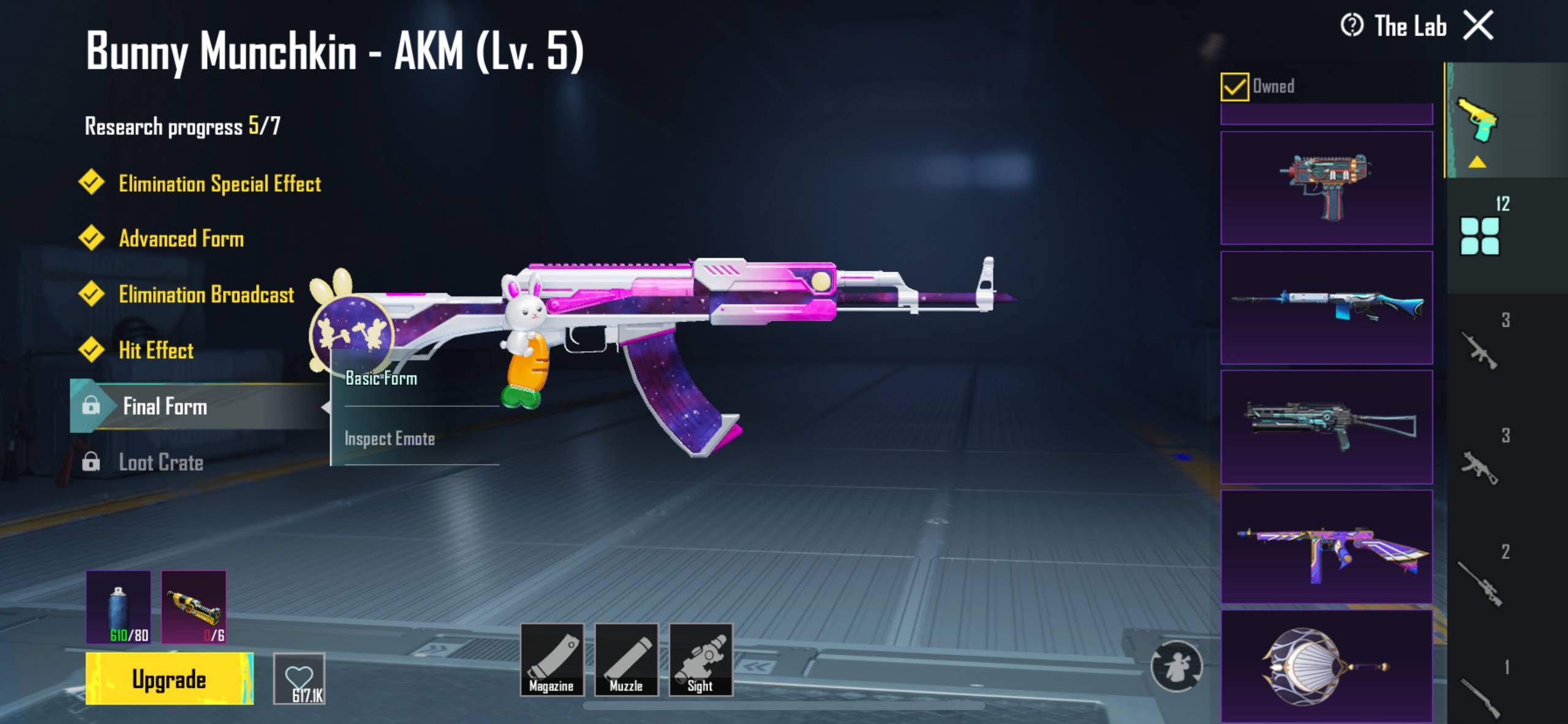Like the skin with heart button
The height and width of the screenshot is (724, 1568).
pyautogui.click(x=299, y=679)
